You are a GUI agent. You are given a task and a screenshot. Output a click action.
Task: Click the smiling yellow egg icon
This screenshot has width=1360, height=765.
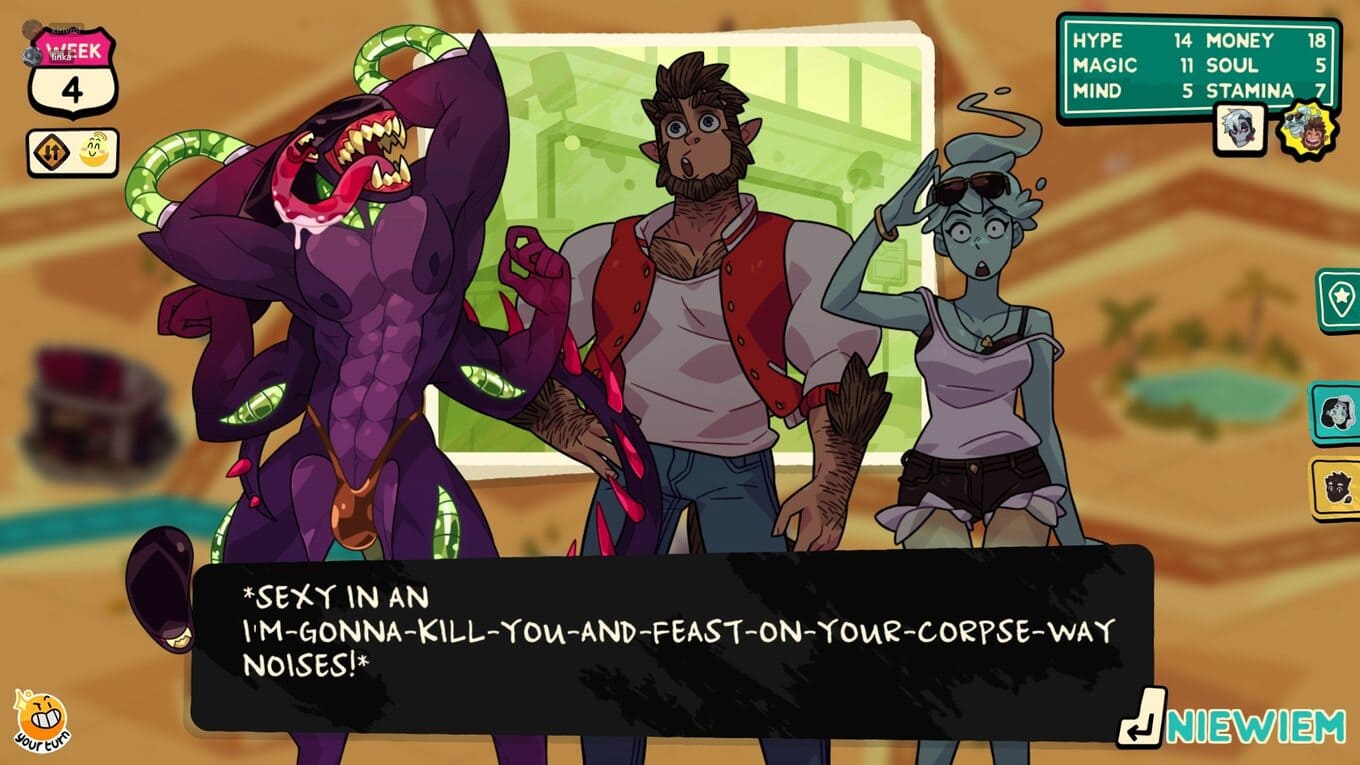(96, 153)
